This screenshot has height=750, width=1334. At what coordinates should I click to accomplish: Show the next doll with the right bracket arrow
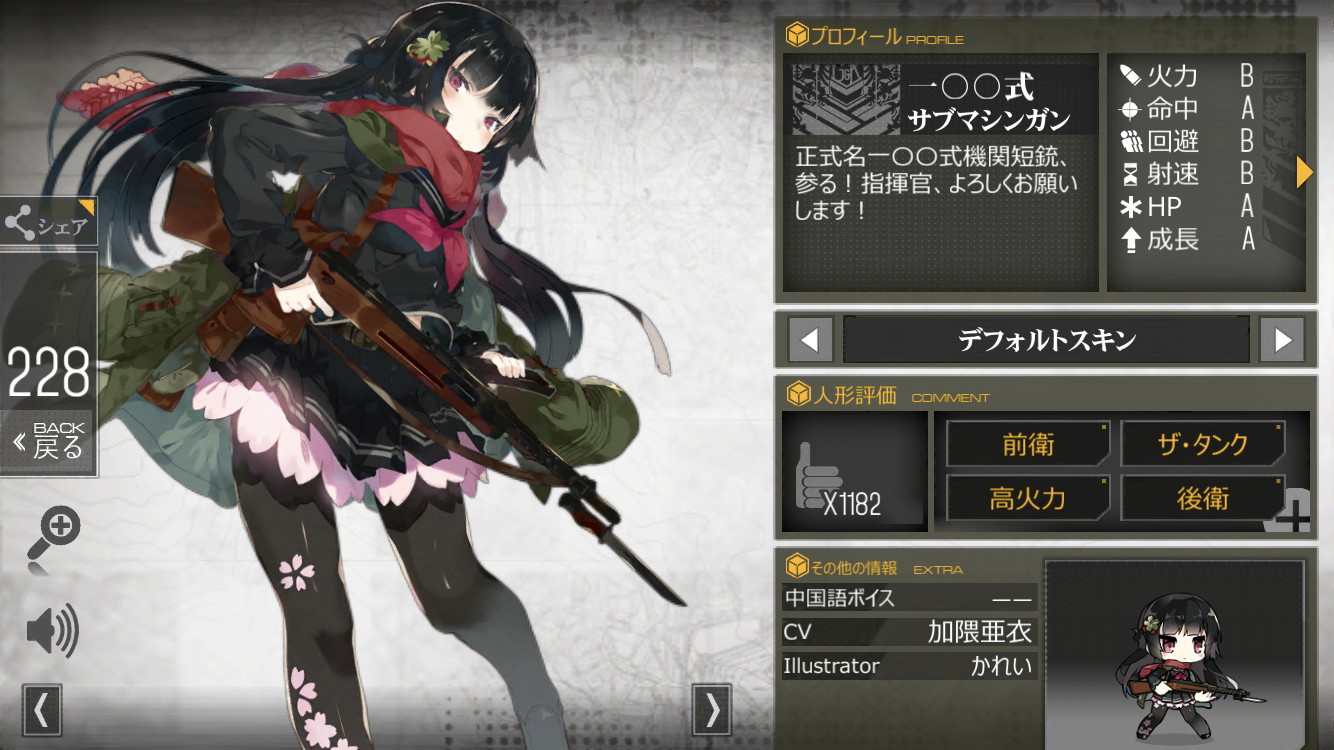[x=712, y=709]
